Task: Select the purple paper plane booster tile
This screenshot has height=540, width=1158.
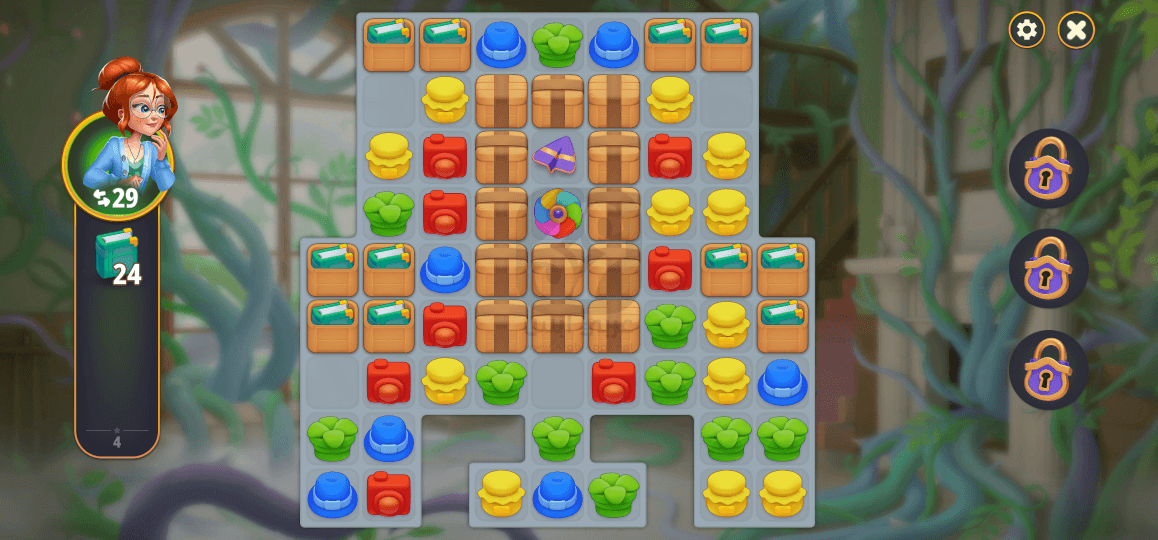Action: (x=557, y=155)
